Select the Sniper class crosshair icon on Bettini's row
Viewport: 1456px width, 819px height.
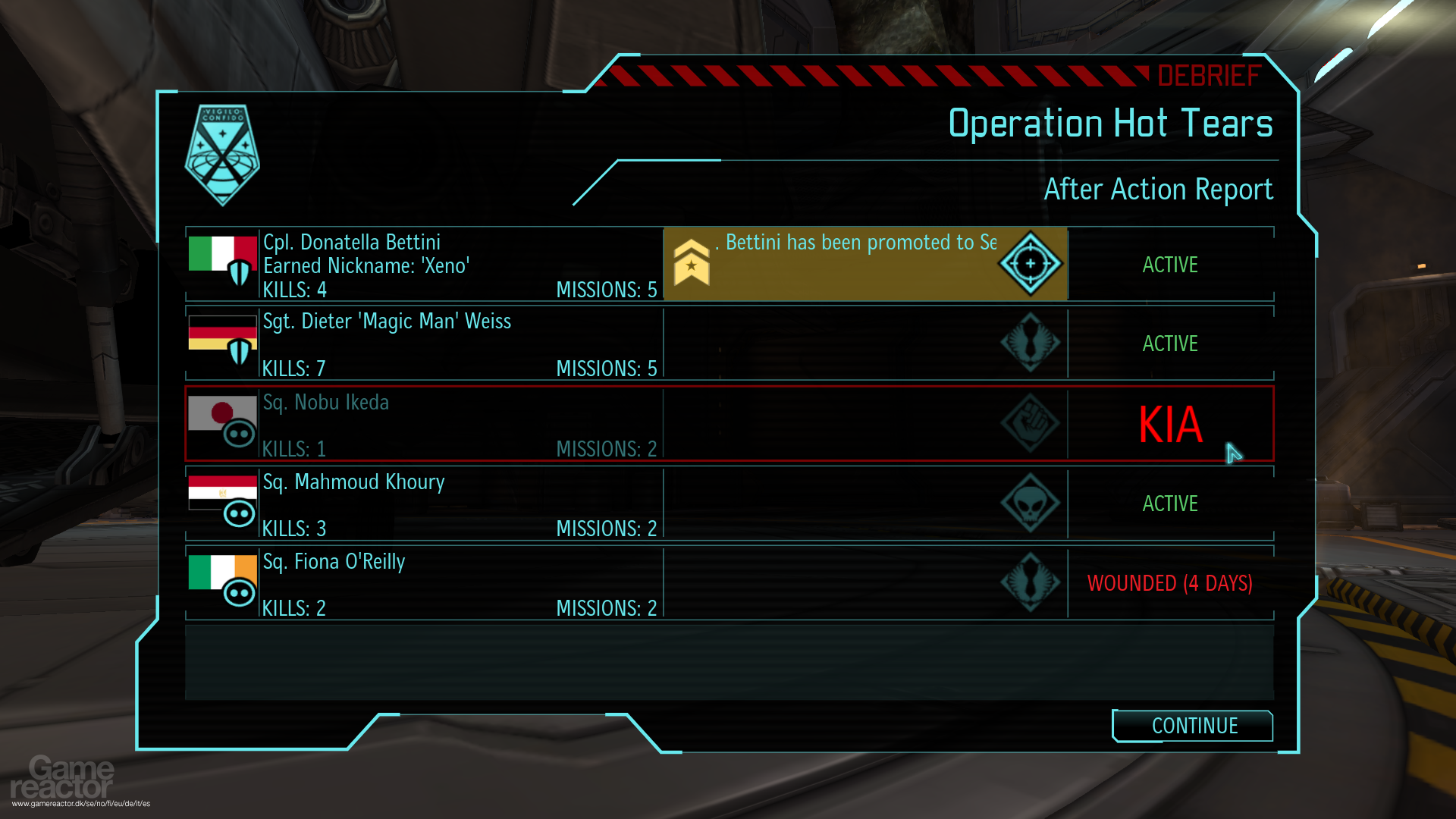pyautogui.click(x=1030, y=264)
